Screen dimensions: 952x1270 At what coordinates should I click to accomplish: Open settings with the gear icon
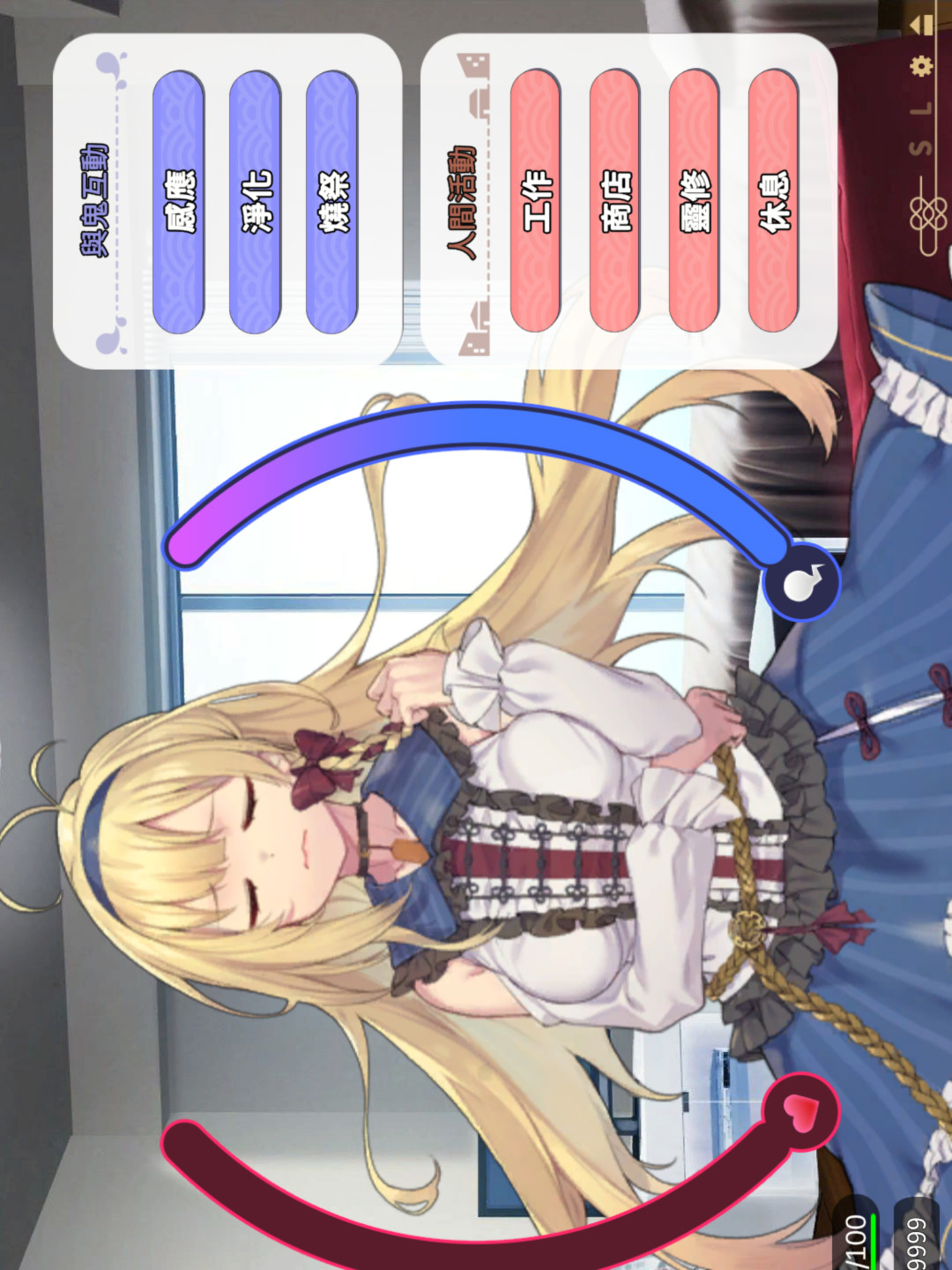[921, 66]
